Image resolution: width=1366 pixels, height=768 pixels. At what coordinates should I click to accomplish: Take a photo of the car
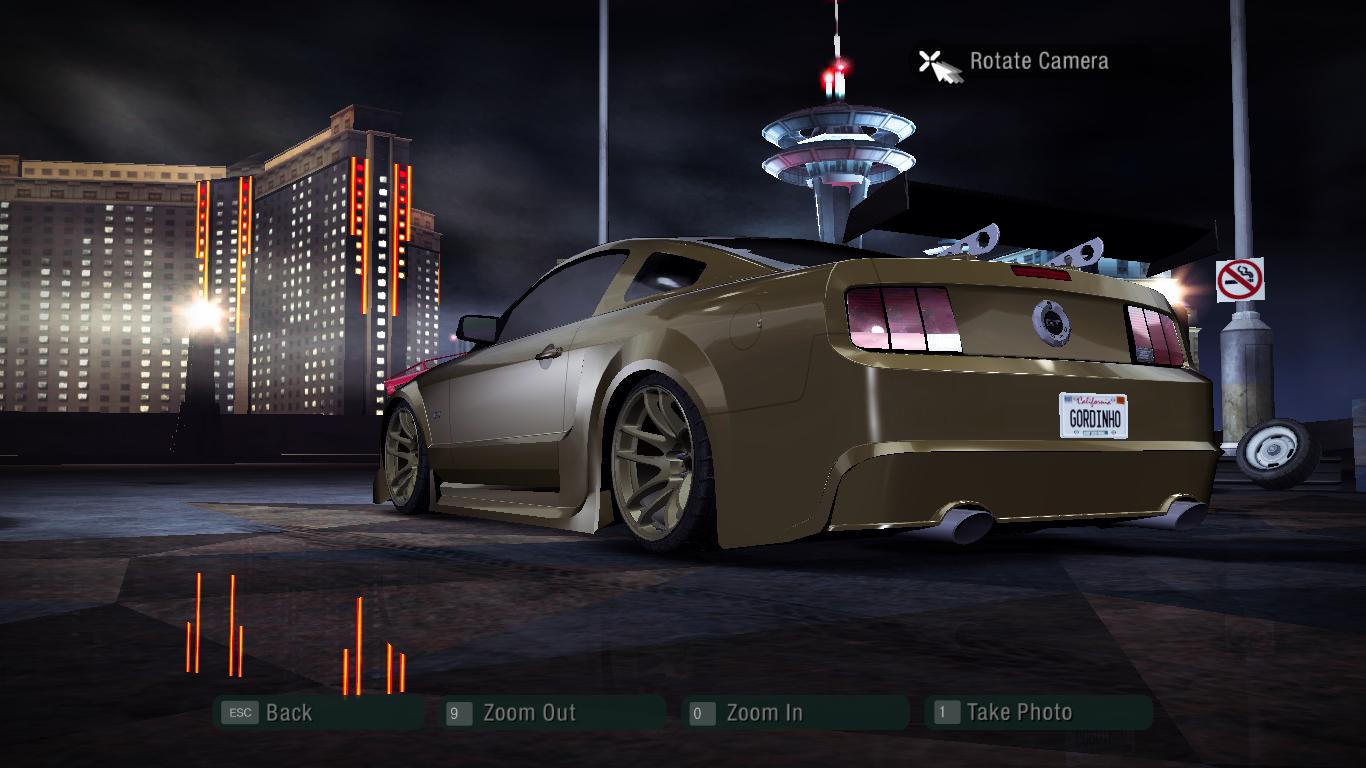pyautogui.click(x=1018, y=713)
